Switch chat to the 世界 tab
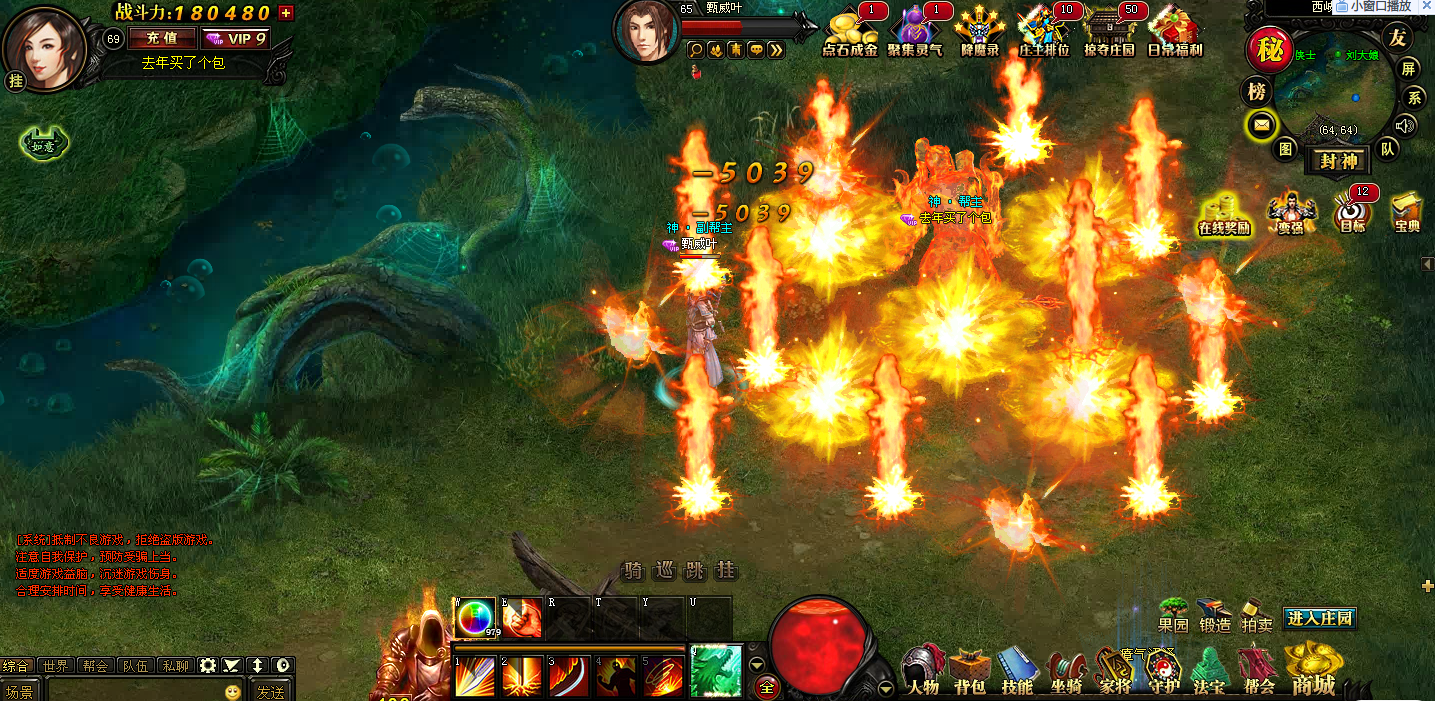This screenshot has height=701, width=1435. [x=57, y=666]
